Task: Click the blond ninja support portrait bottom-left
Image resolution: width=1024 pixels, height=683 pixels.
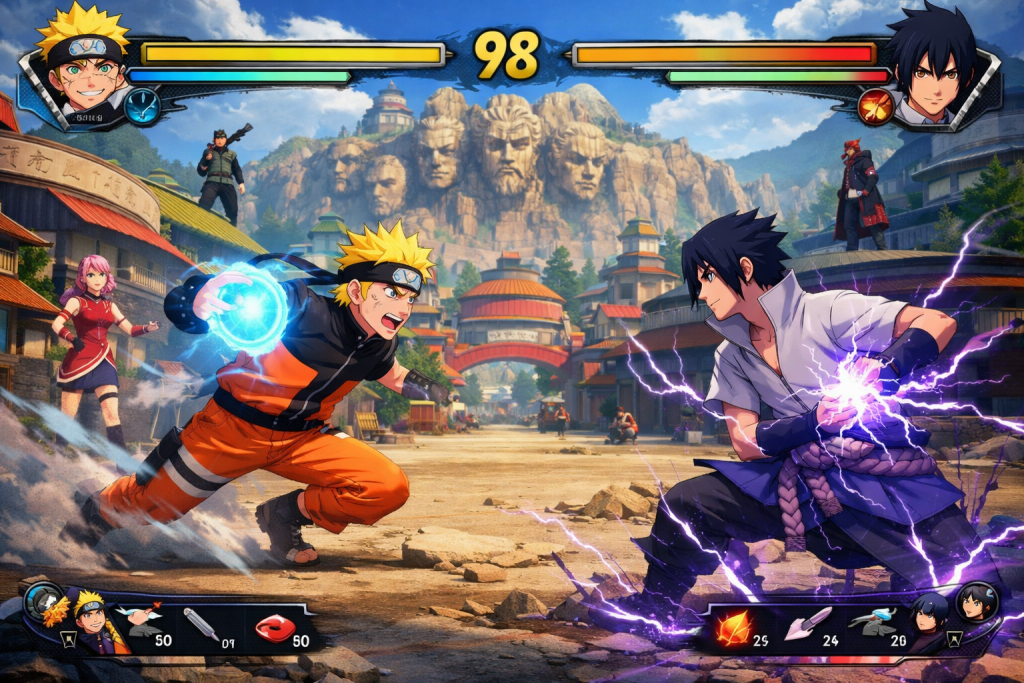Action: point(90,620)
